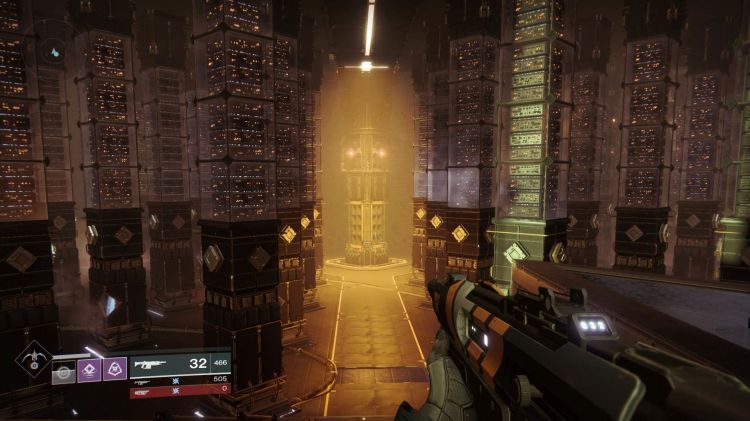Select the gray class ability icon
The image size is (750, 421).
64,370
